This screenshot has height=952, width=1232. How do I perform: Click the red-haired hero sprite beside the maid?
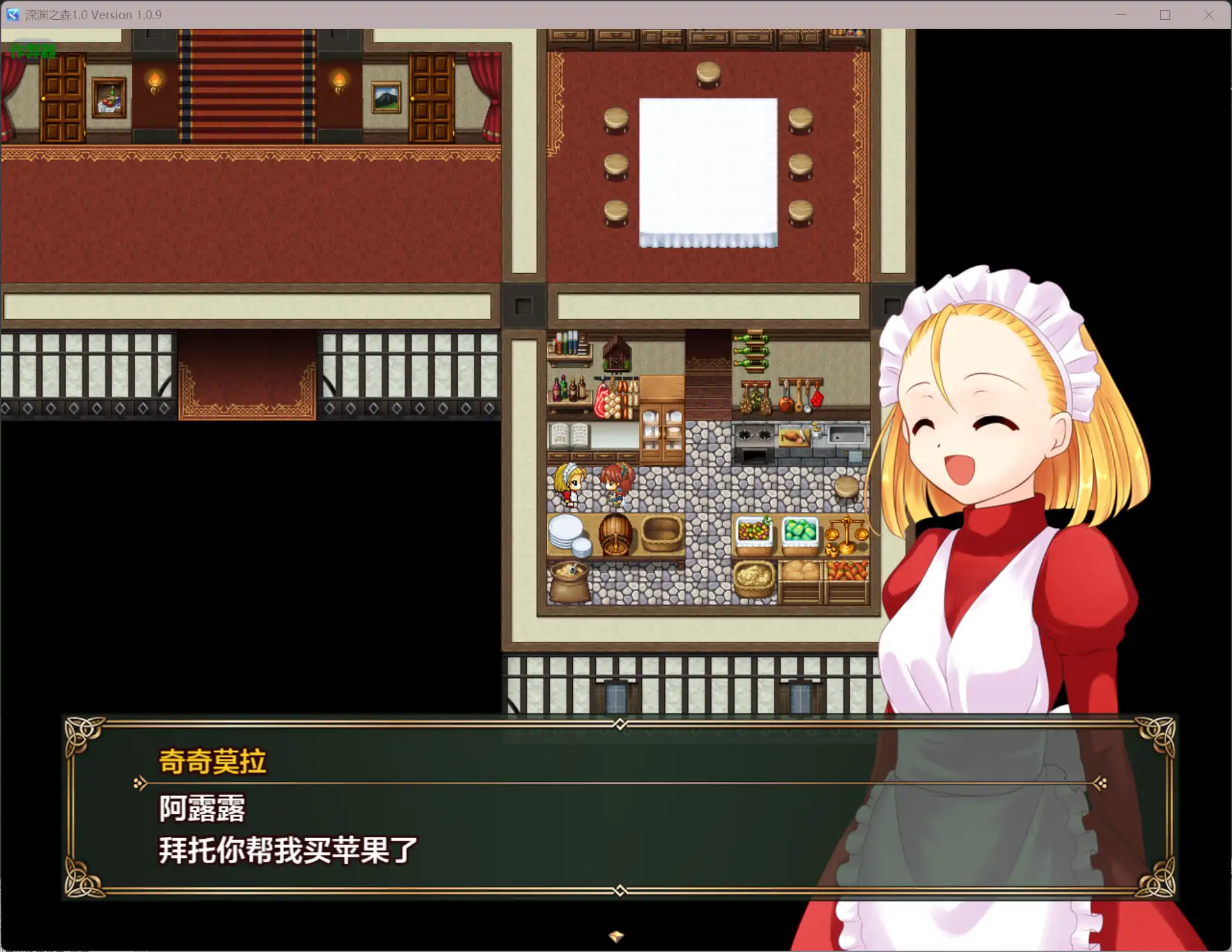click(x=616, y=485)
